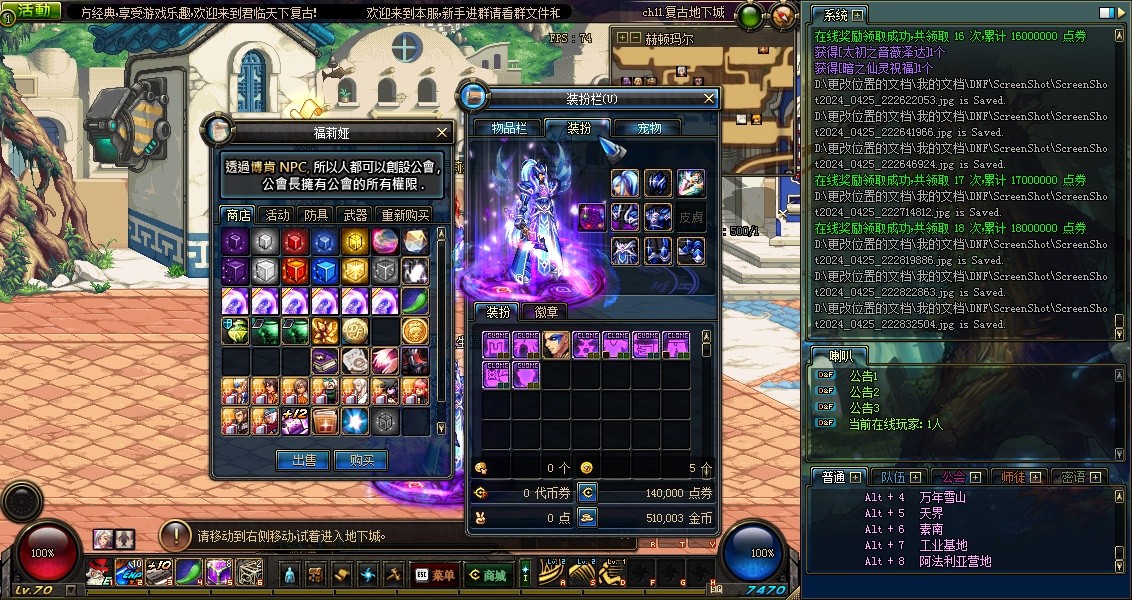Image resolution: width=1132 pixels, height=600 pixels.
Task: Select the face avatar item in inventory
Action: point(556,345)
